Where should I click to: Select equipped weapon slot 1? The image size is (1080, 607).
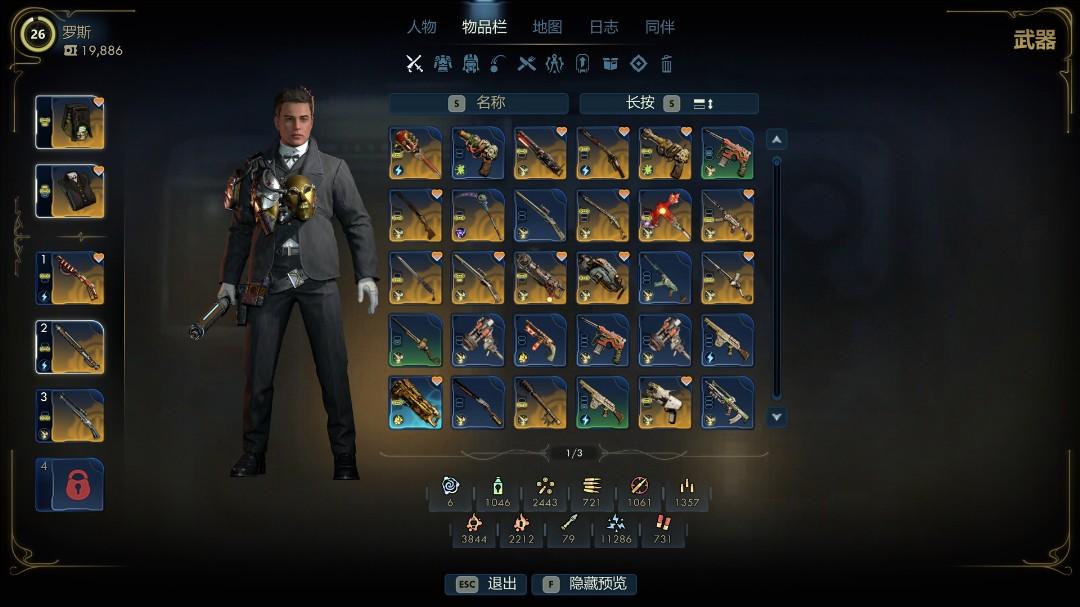70,278
